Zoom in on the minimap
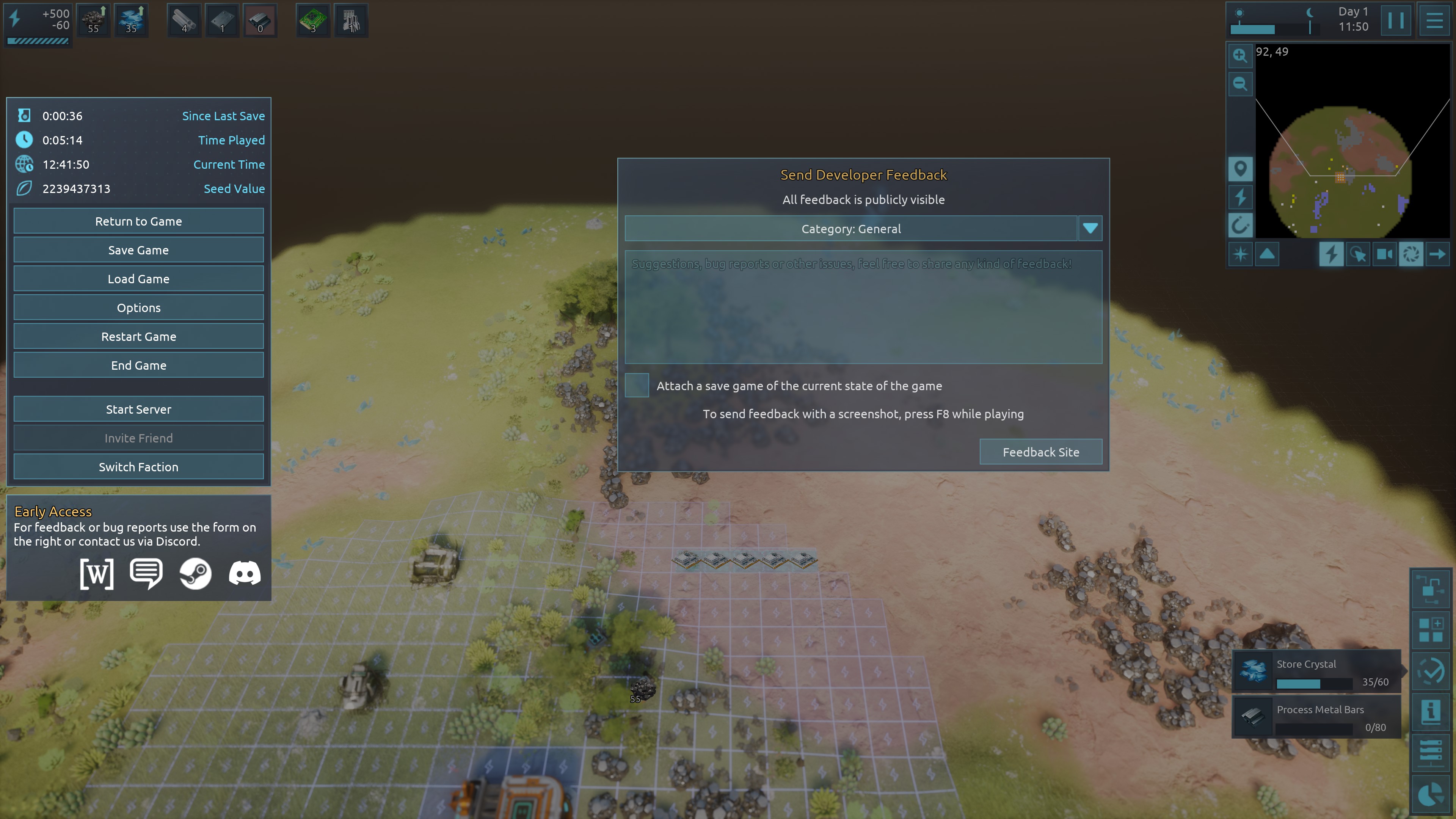 click(x=1239, y=55)
